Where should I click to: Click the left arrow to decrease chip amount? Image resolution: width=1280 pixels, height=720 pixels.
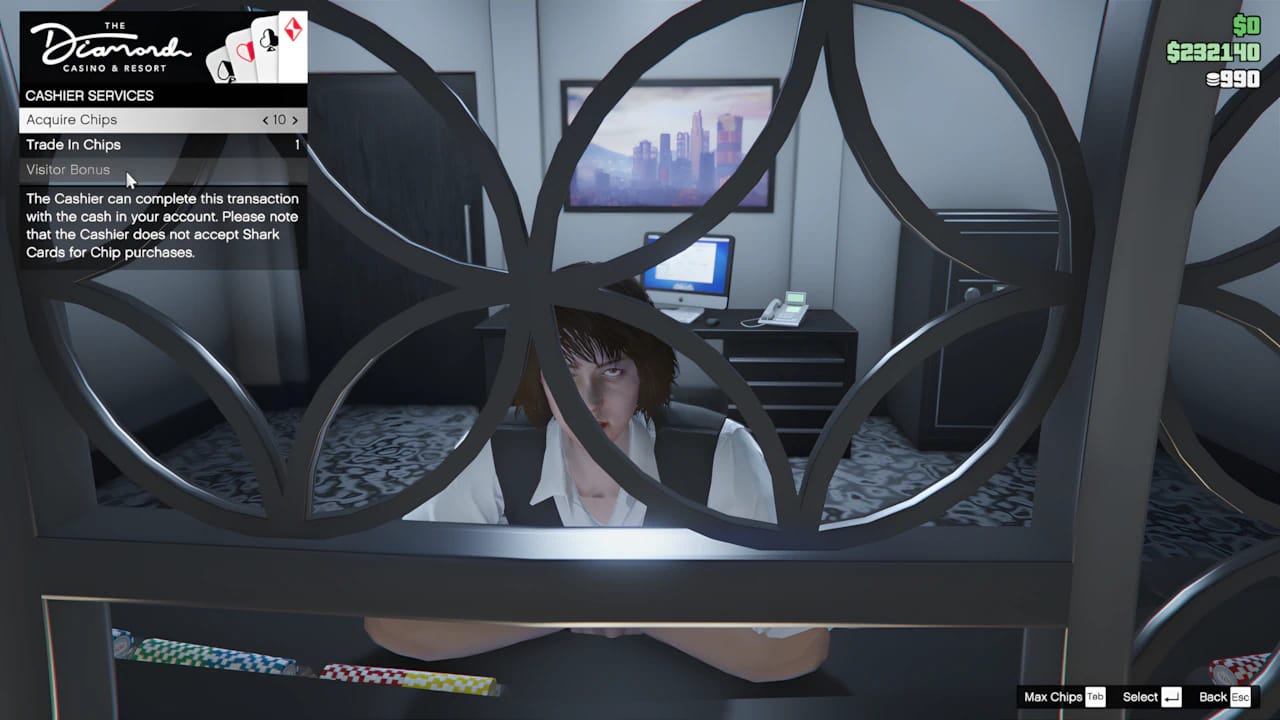pyautogui.click(x=268, y=119)
